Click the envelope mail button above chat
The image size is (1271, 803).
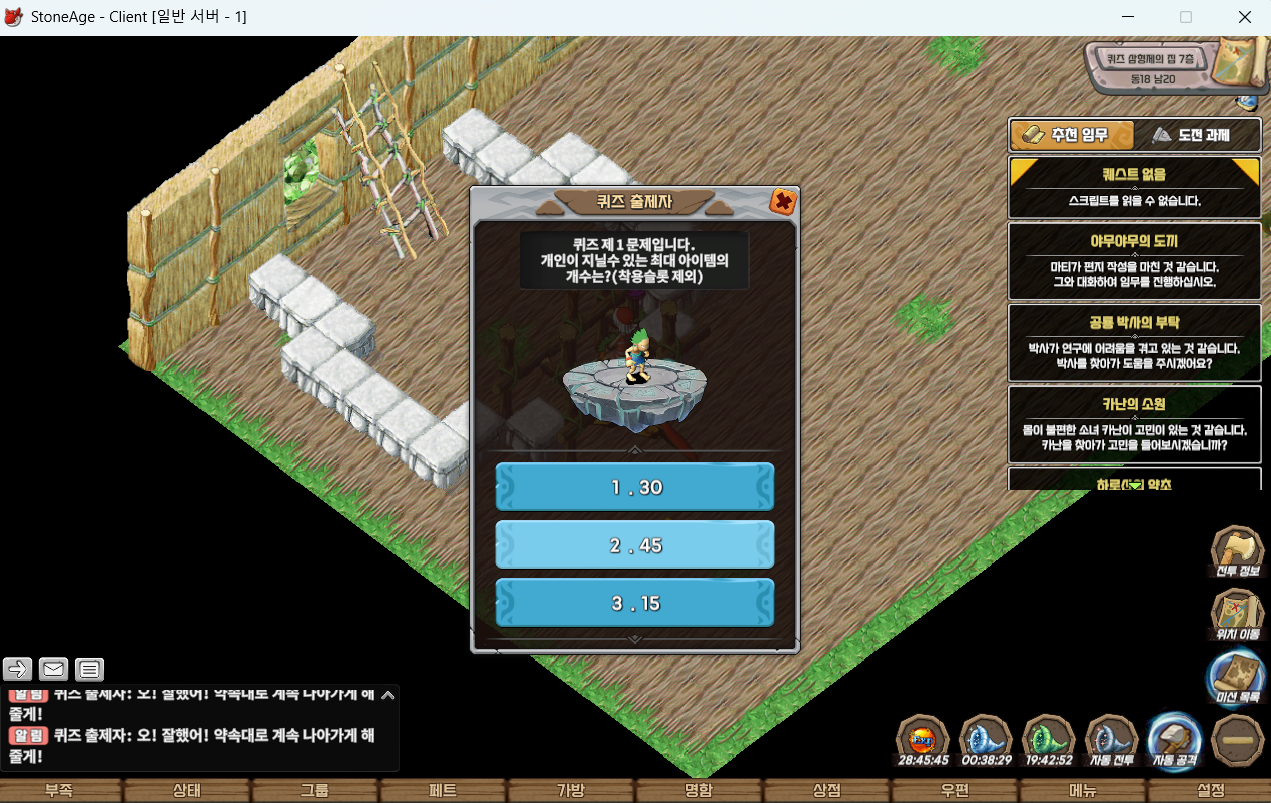[53, 669]
